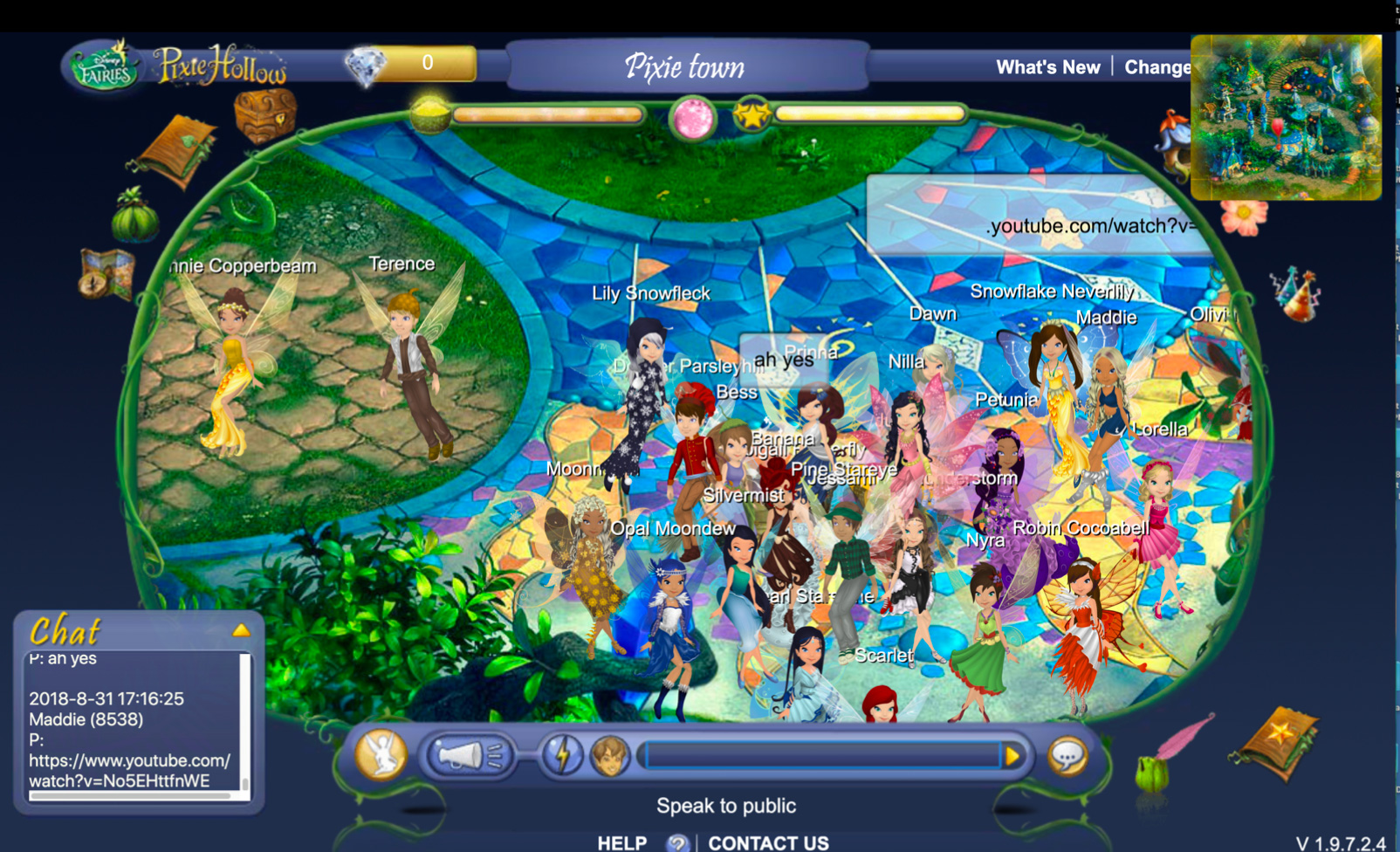Image resolution: width=1400 pixels, height=852 pixels.
Task: Open the wooden treasure chest icon
Action: click(264, 114)
